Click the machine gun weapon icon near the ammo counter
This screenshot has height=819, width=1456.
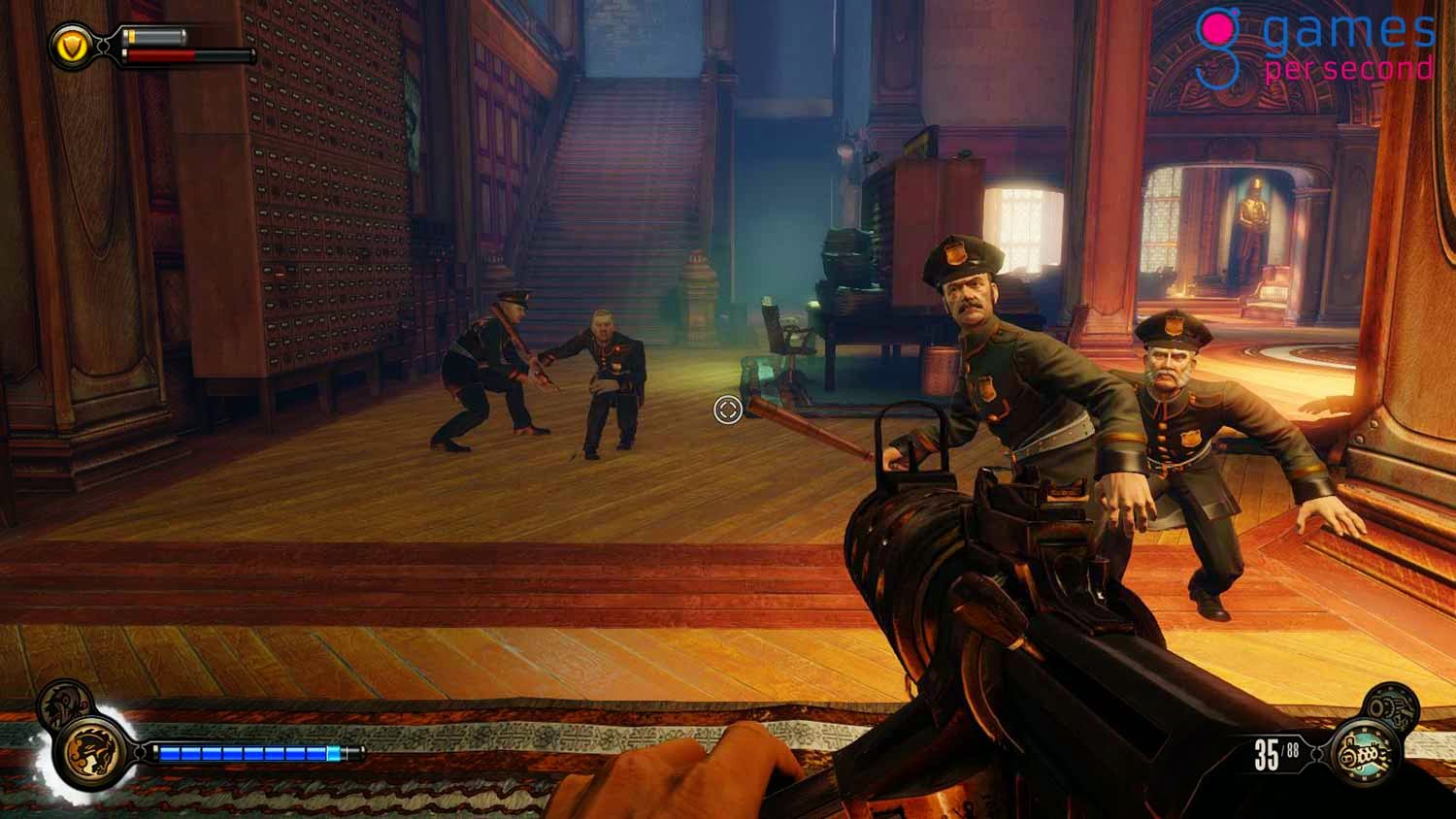click(1364, 754)
